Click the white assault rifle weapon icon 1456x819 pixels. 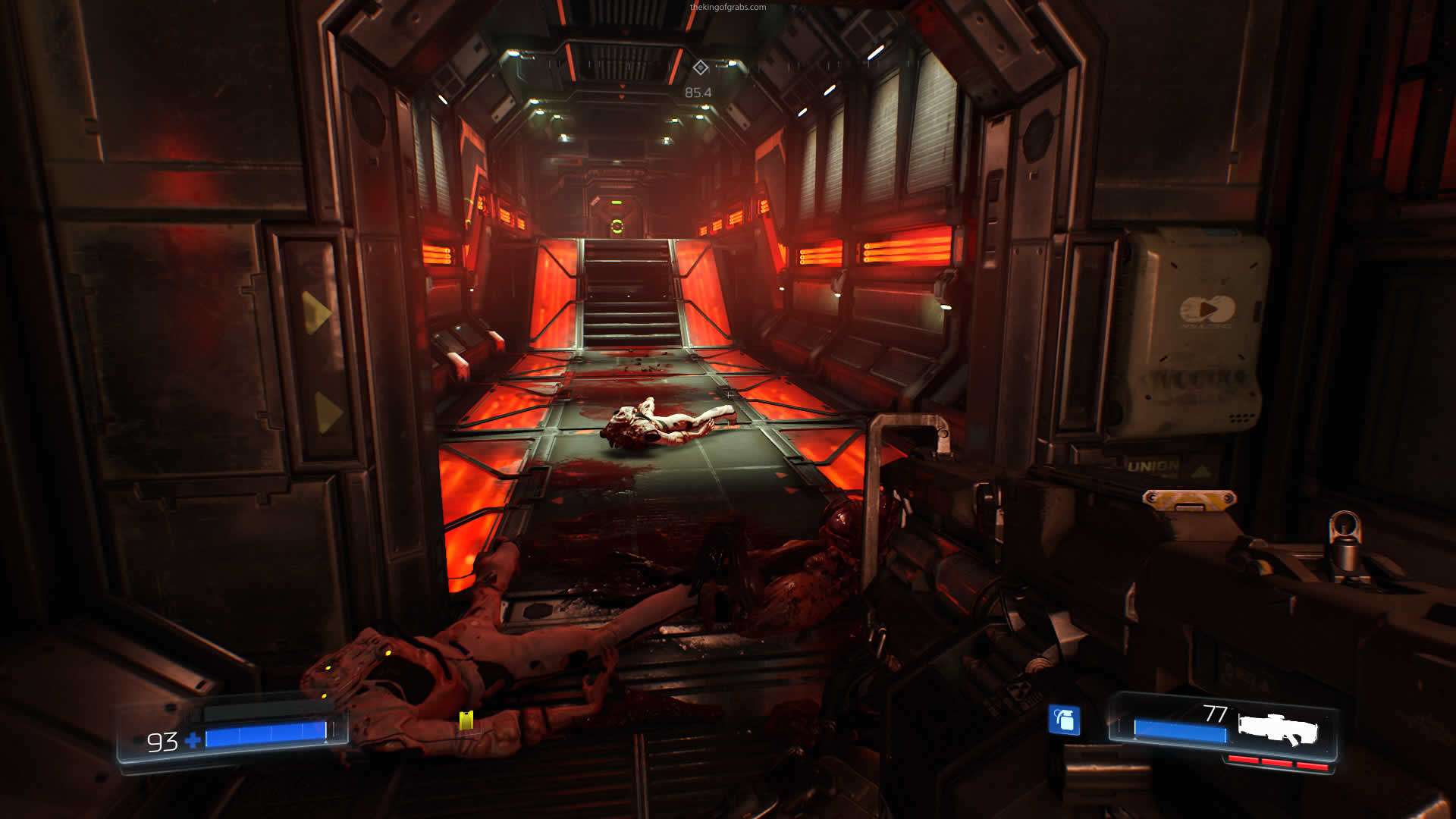pos(1278,730)
